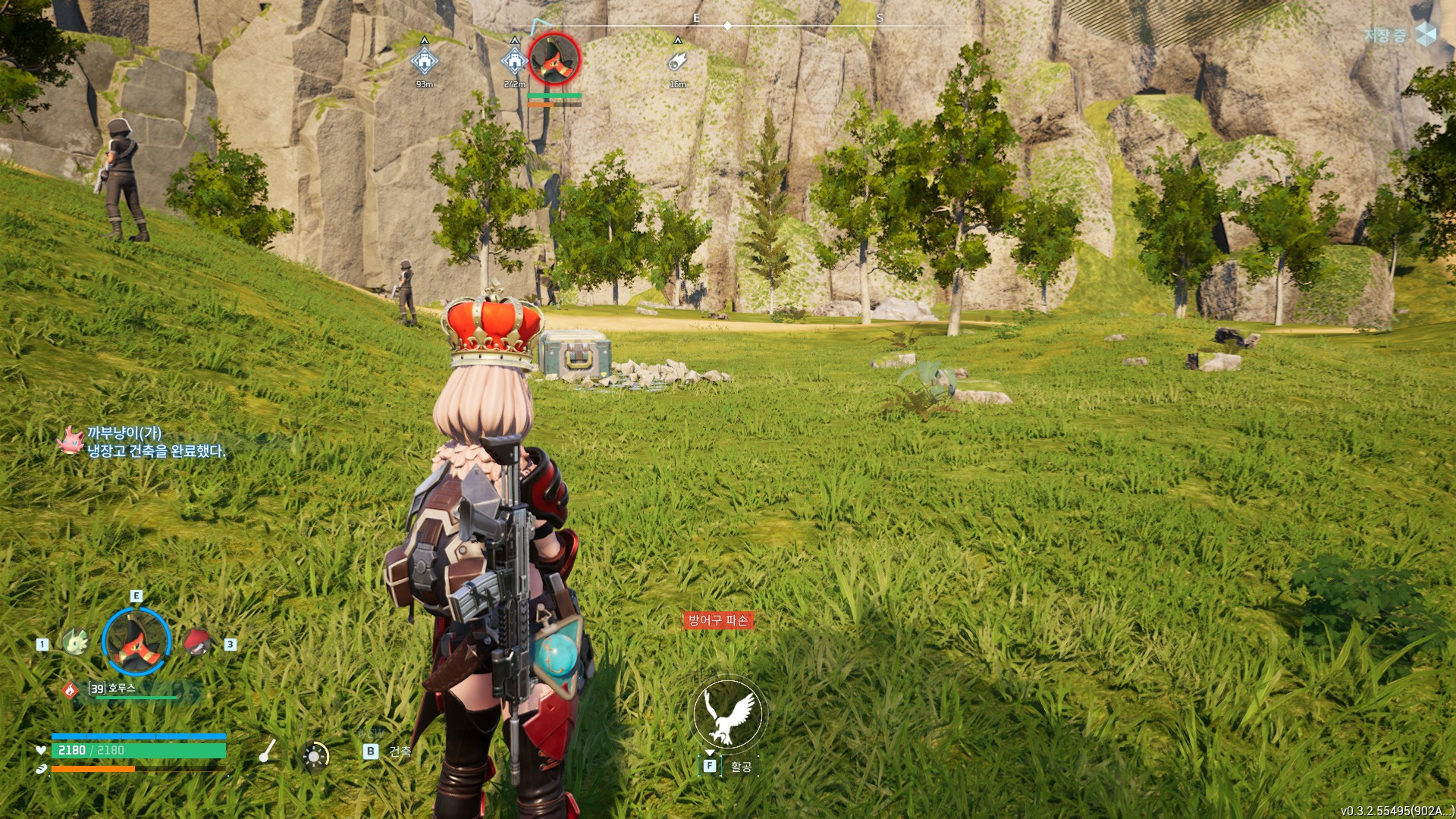Switch to the red-hooded pal in the party selector
1456x819 pixels.
point(197,642)
